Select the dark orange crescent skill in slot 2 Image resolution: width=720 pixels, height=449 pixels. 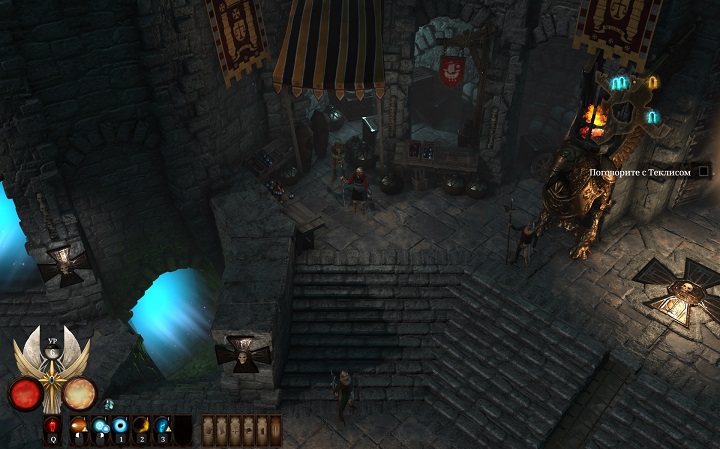[142, 428]
